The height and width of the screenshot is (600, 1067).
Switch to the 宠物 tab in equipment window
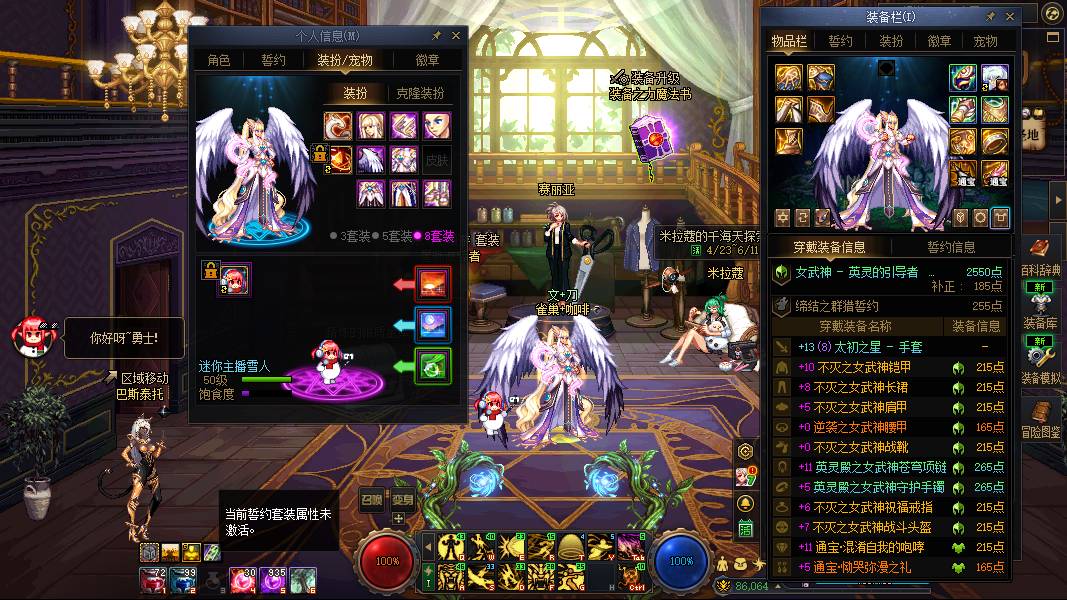click(986, 41)
